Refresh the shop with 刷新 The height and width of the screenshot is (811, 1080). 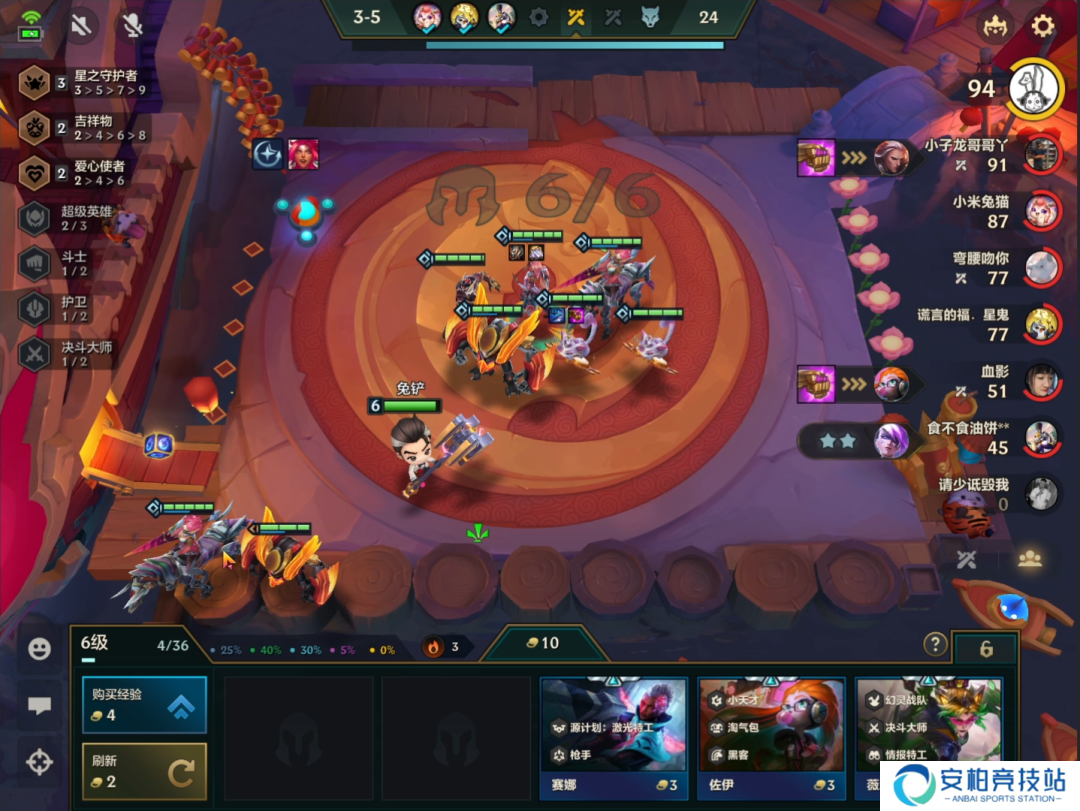coord(145,771)
